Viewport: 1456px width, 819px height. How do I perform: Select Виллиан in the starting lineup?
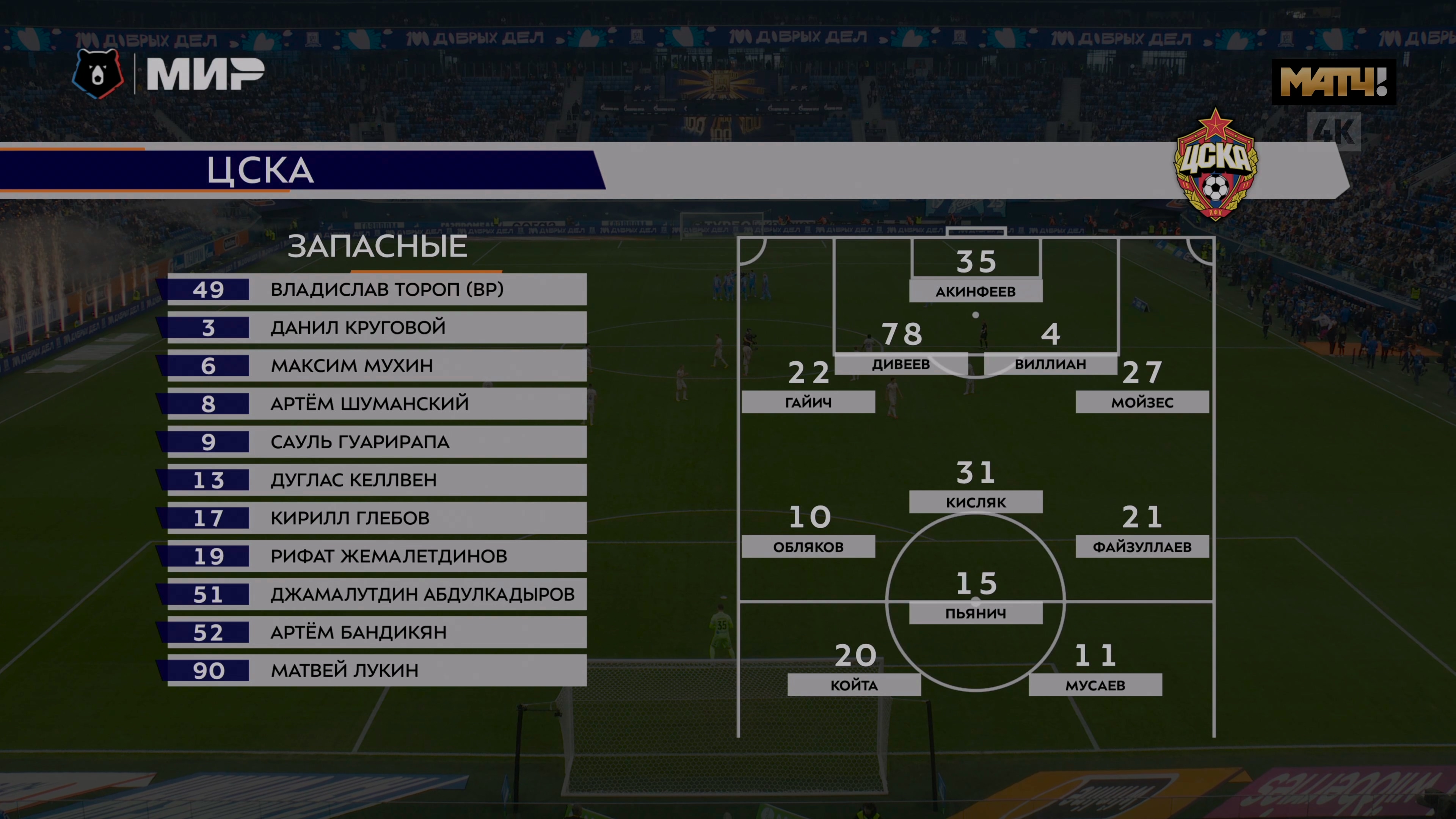point(1050,364)
